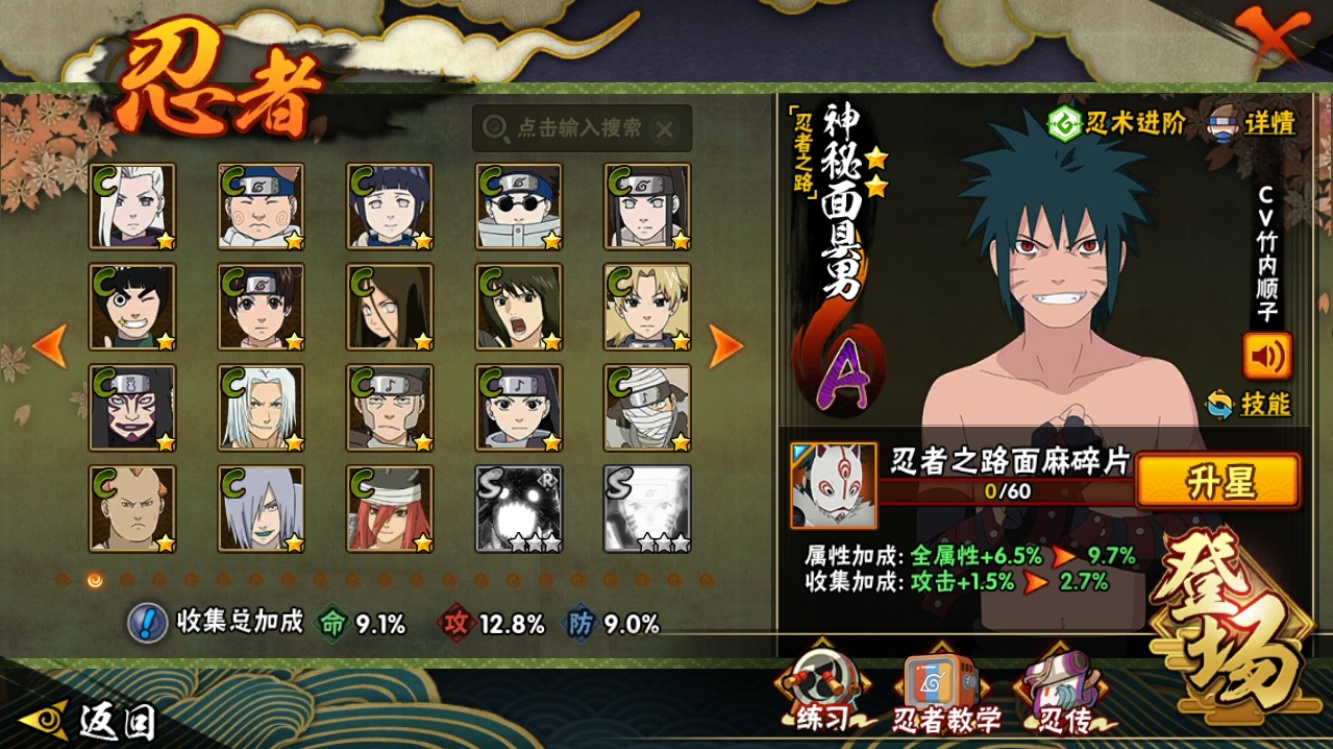Select the red-haired Tayuya portrait

pos(390,508)
